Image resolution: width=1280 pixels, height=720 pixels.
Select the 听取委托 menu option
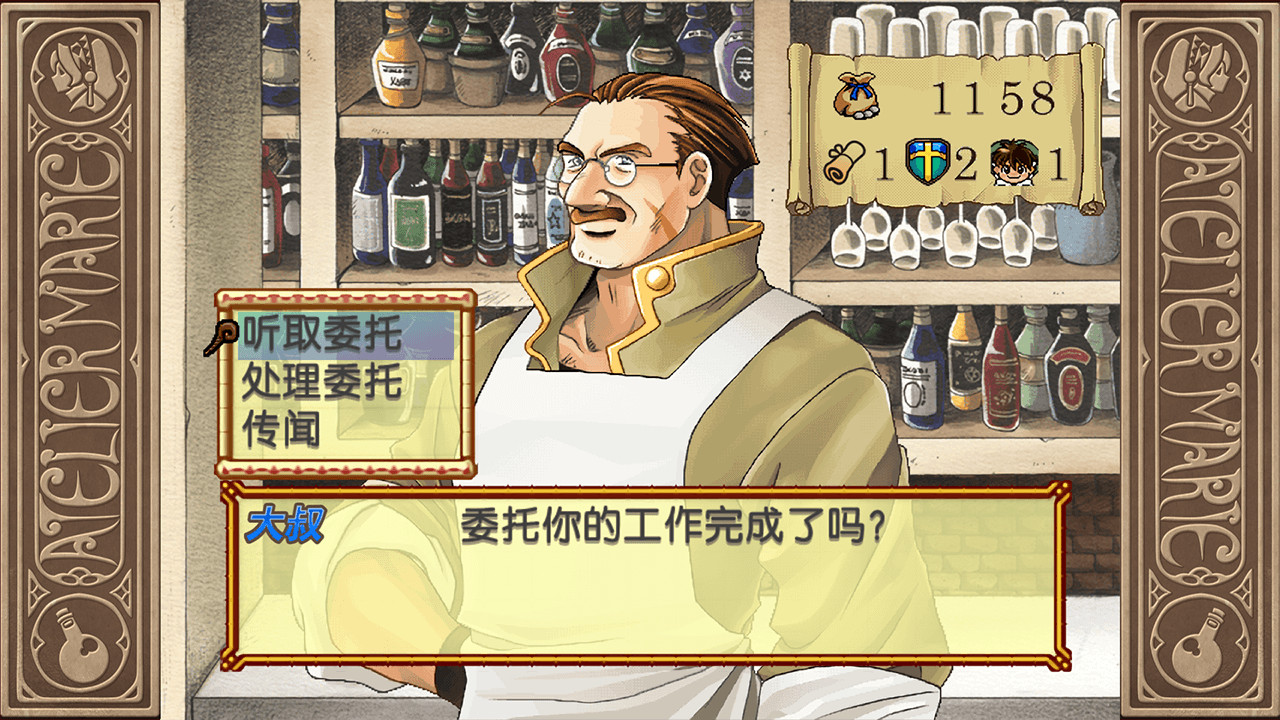tap(322, 335)
